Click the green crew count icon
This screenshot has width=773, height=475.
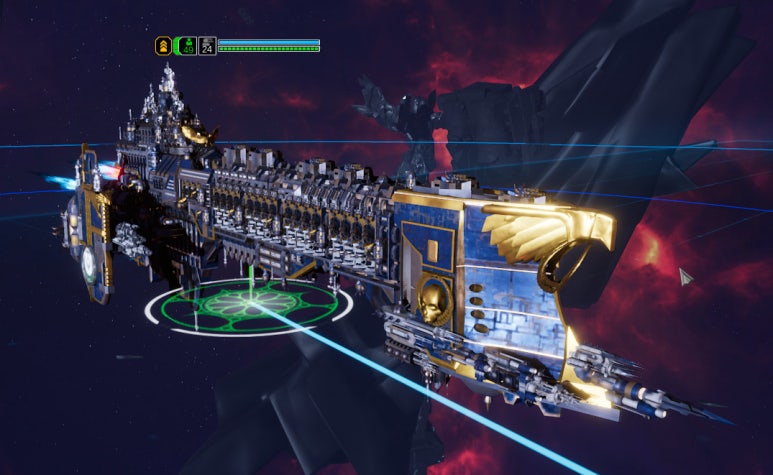point(186,45)
